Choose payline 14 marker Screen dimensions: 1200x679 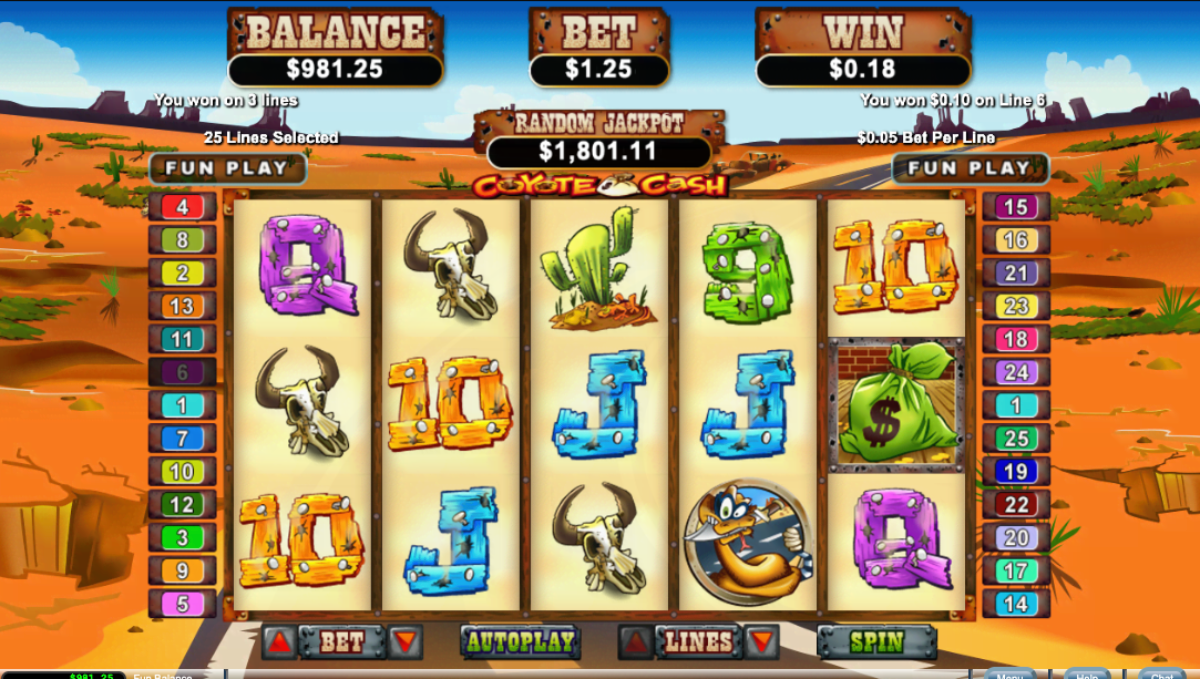tap(1016, 604)
